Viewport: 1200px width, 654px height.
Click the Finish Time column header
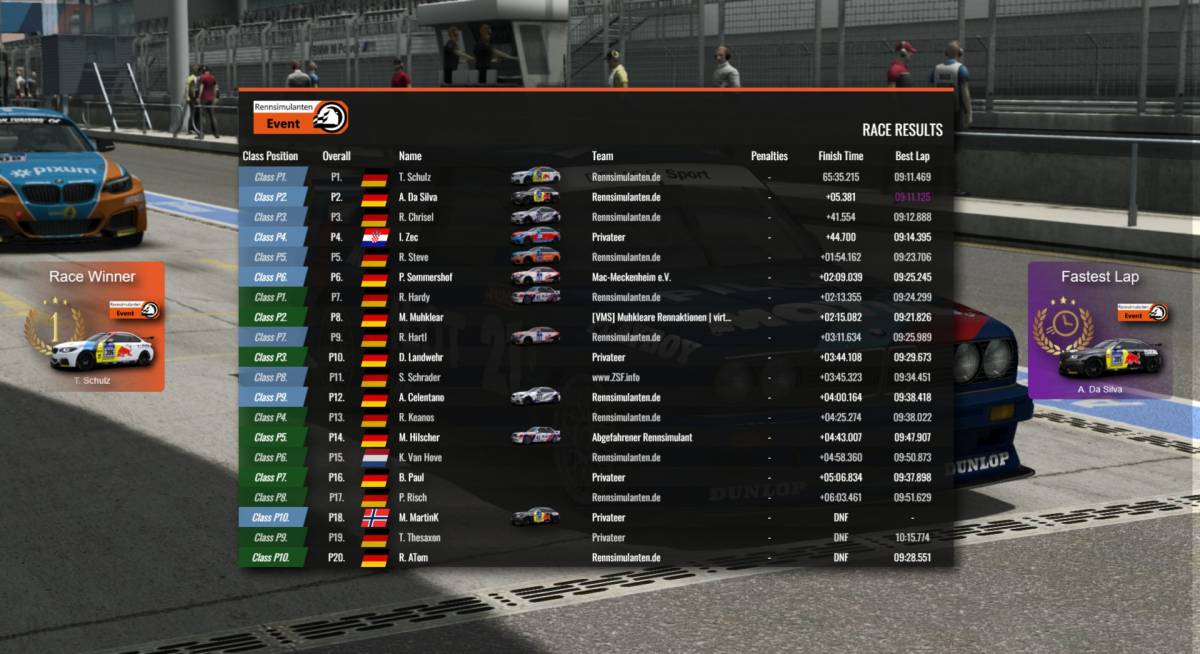click(x=840, y=156)
